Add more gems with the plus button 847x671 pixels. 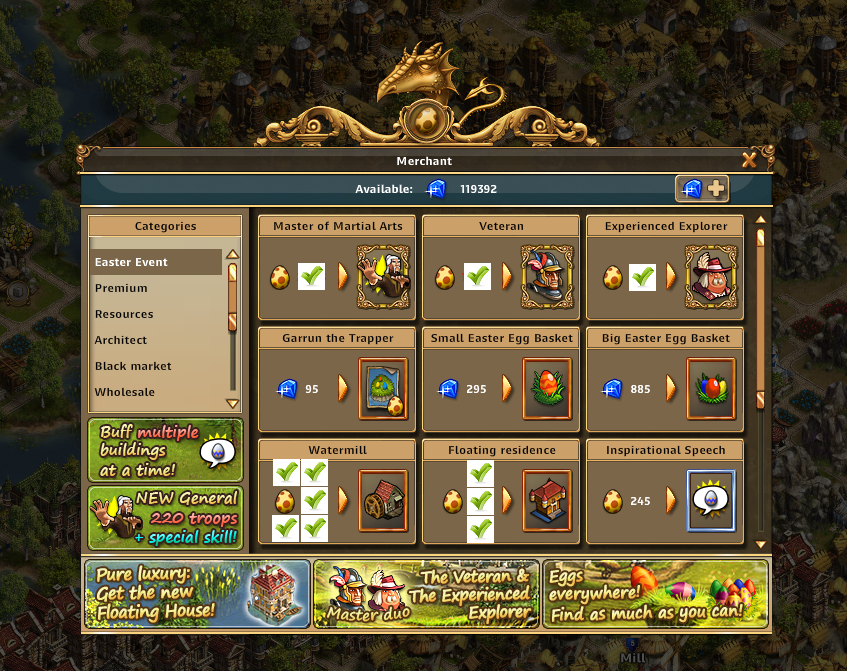[703, 188]
